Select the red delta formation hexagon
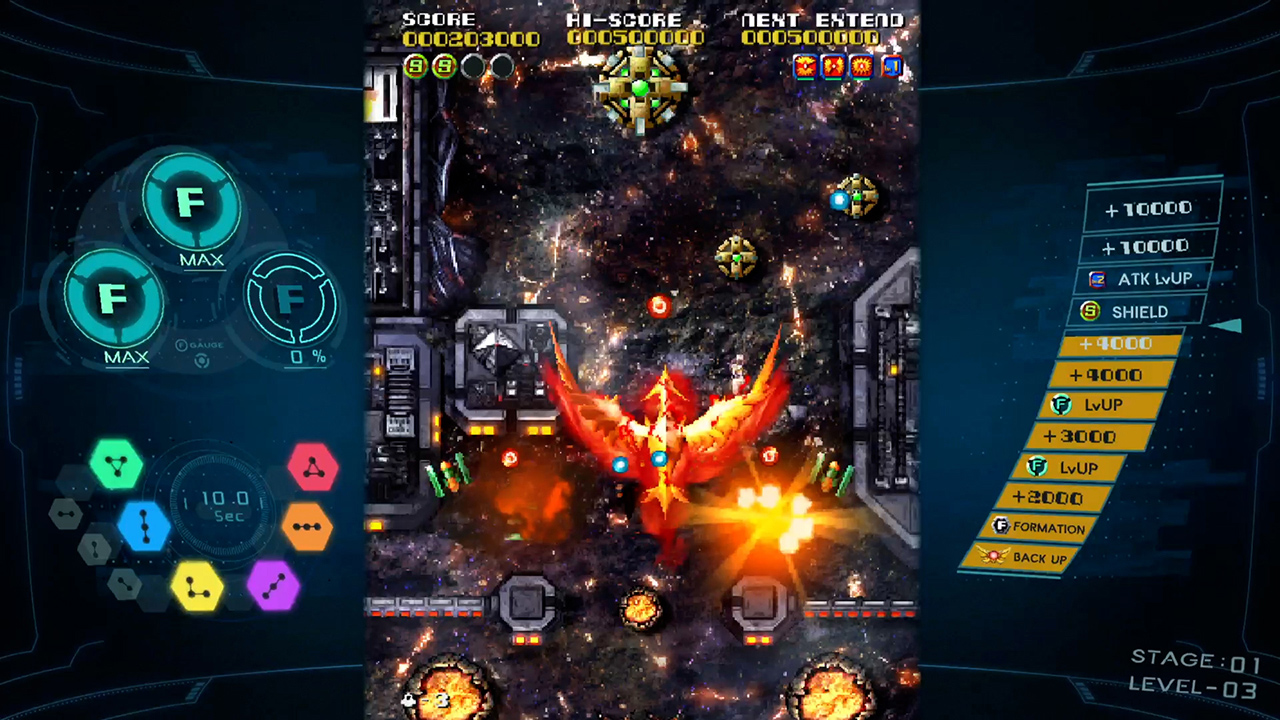Viewport: 1280px width, 720px height. click(x=315, y=465)
